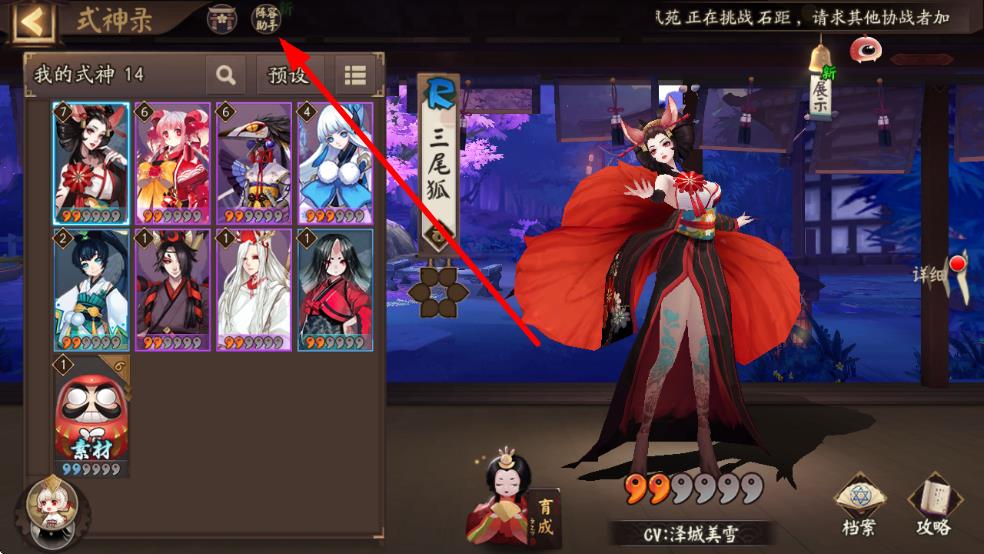Viewport: 984px width, 554px height.
Task: Click the 展示 display bell banner
Action: coord(821,85)
